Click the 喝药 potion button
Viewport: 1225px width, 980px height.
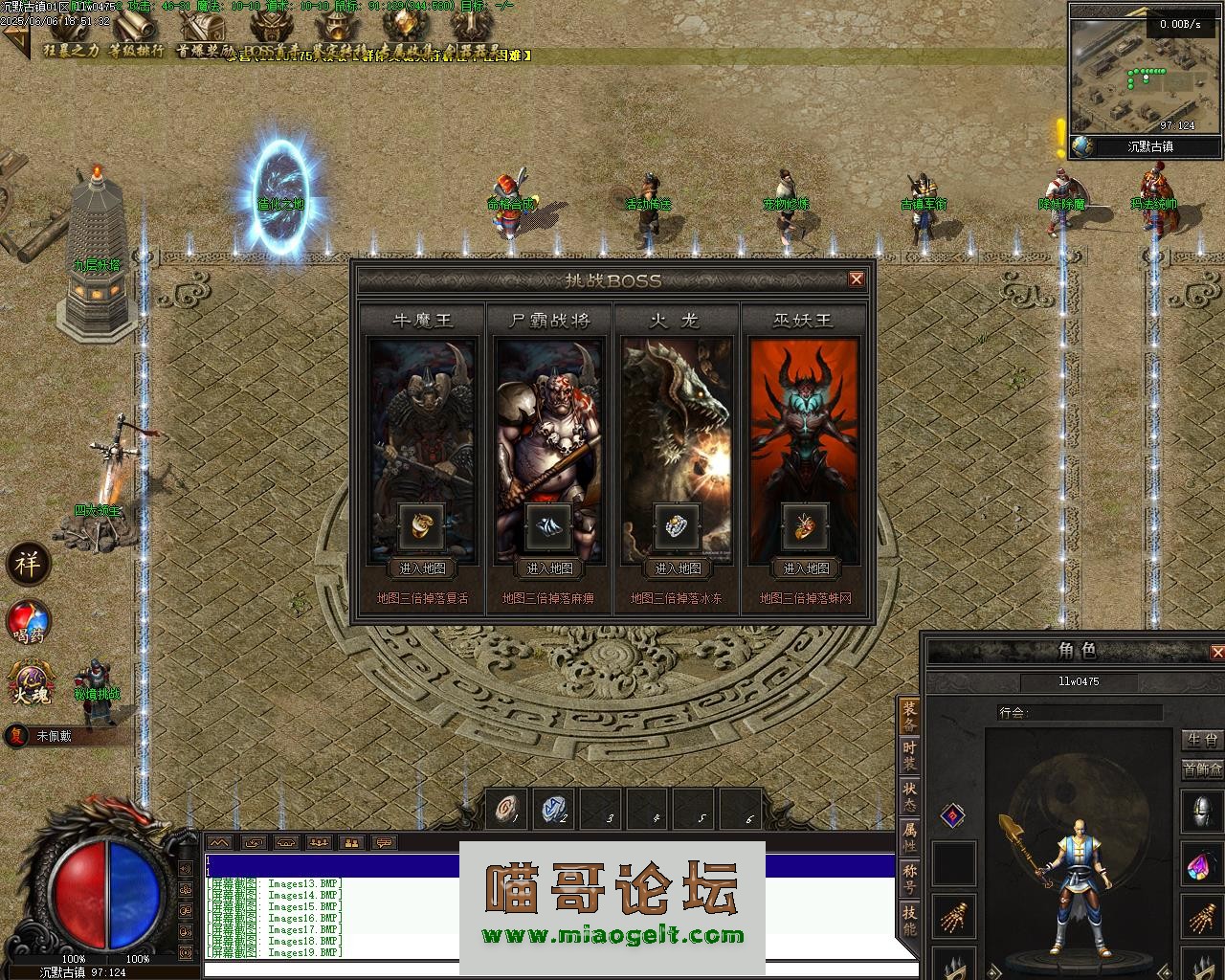(29, 622)
